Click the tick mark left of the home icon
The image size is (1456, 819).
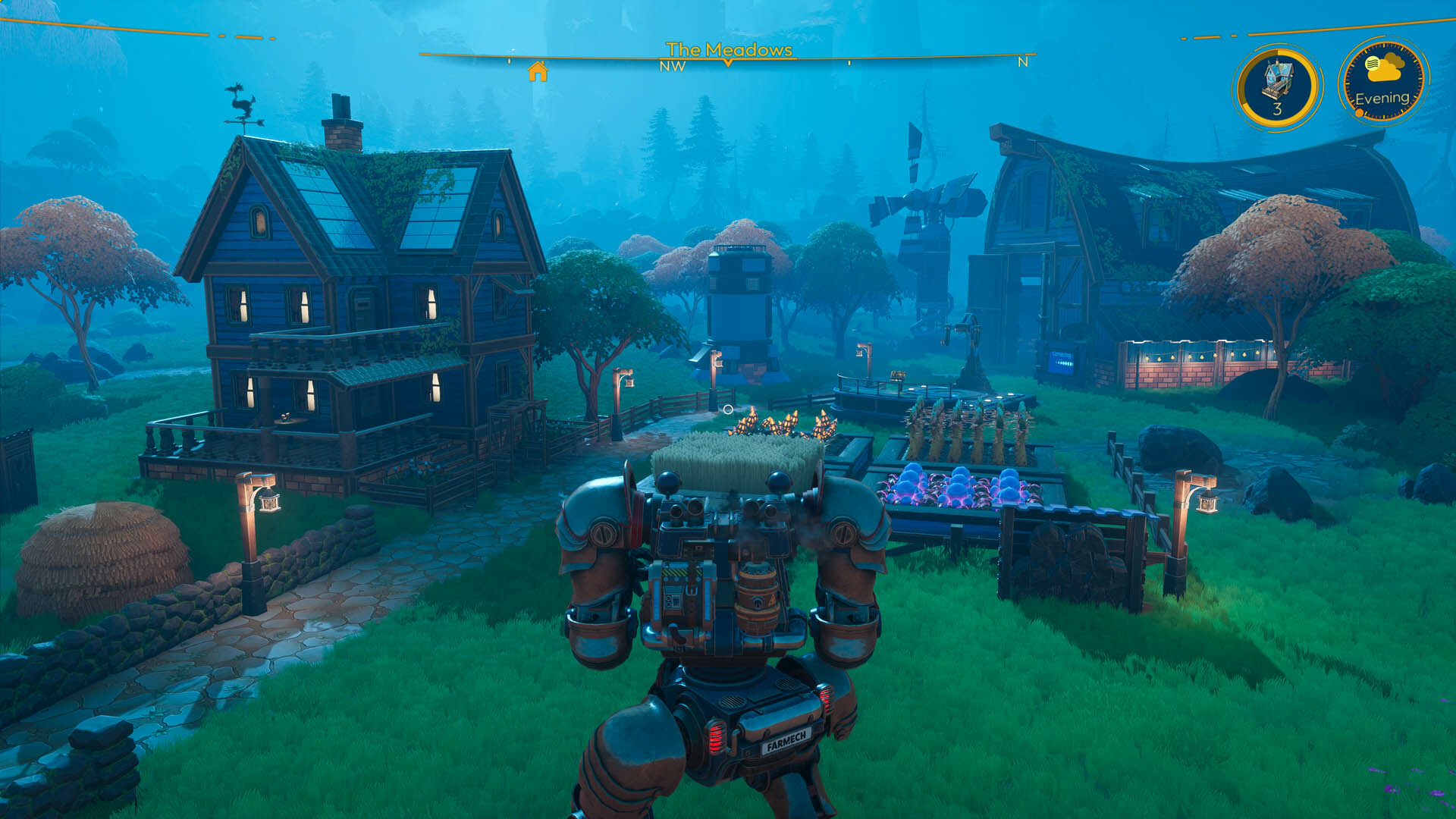[x=510, y=62]
